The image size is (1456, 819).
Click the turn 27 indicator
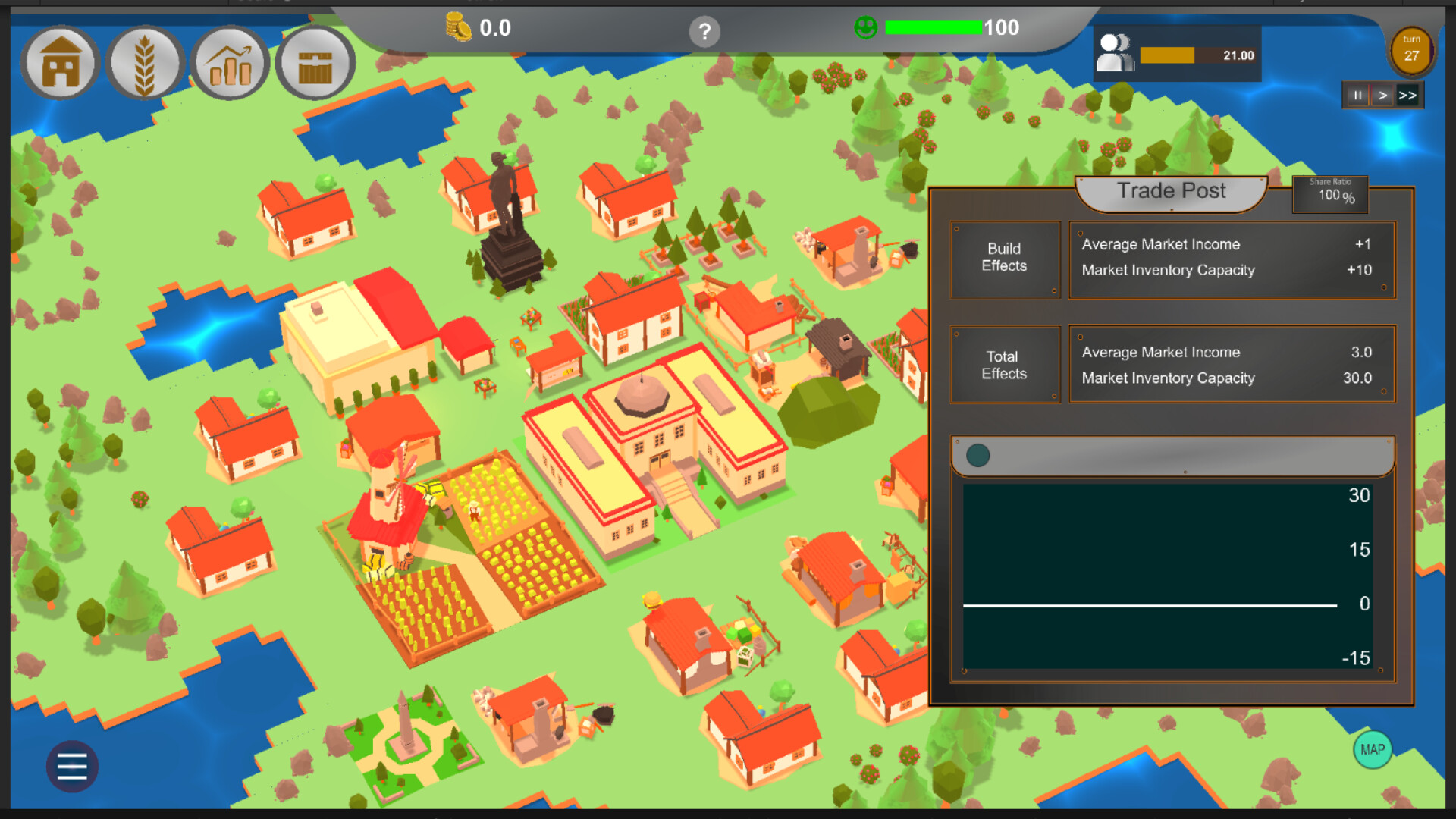[1410, 52]
